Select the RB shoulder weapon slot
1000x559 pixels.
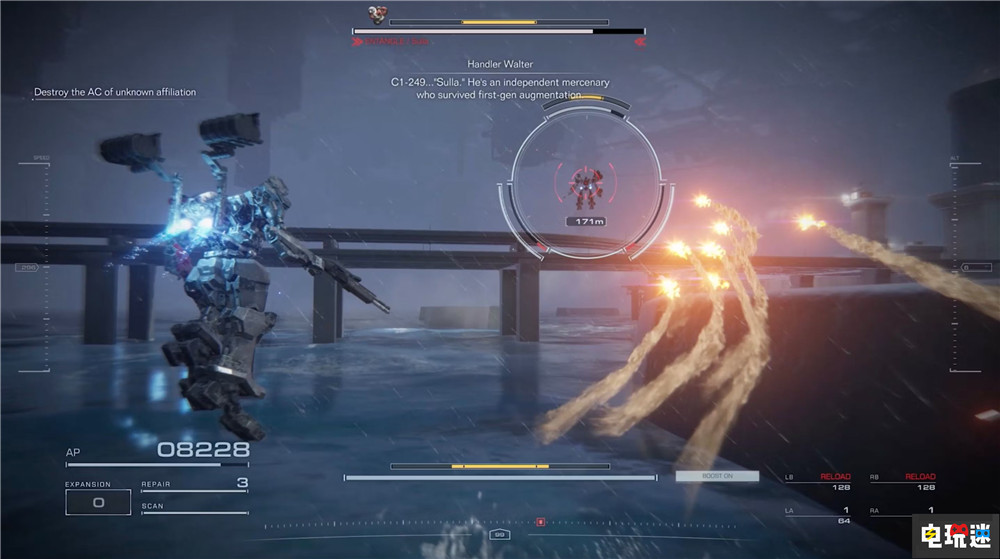(903, 482)
